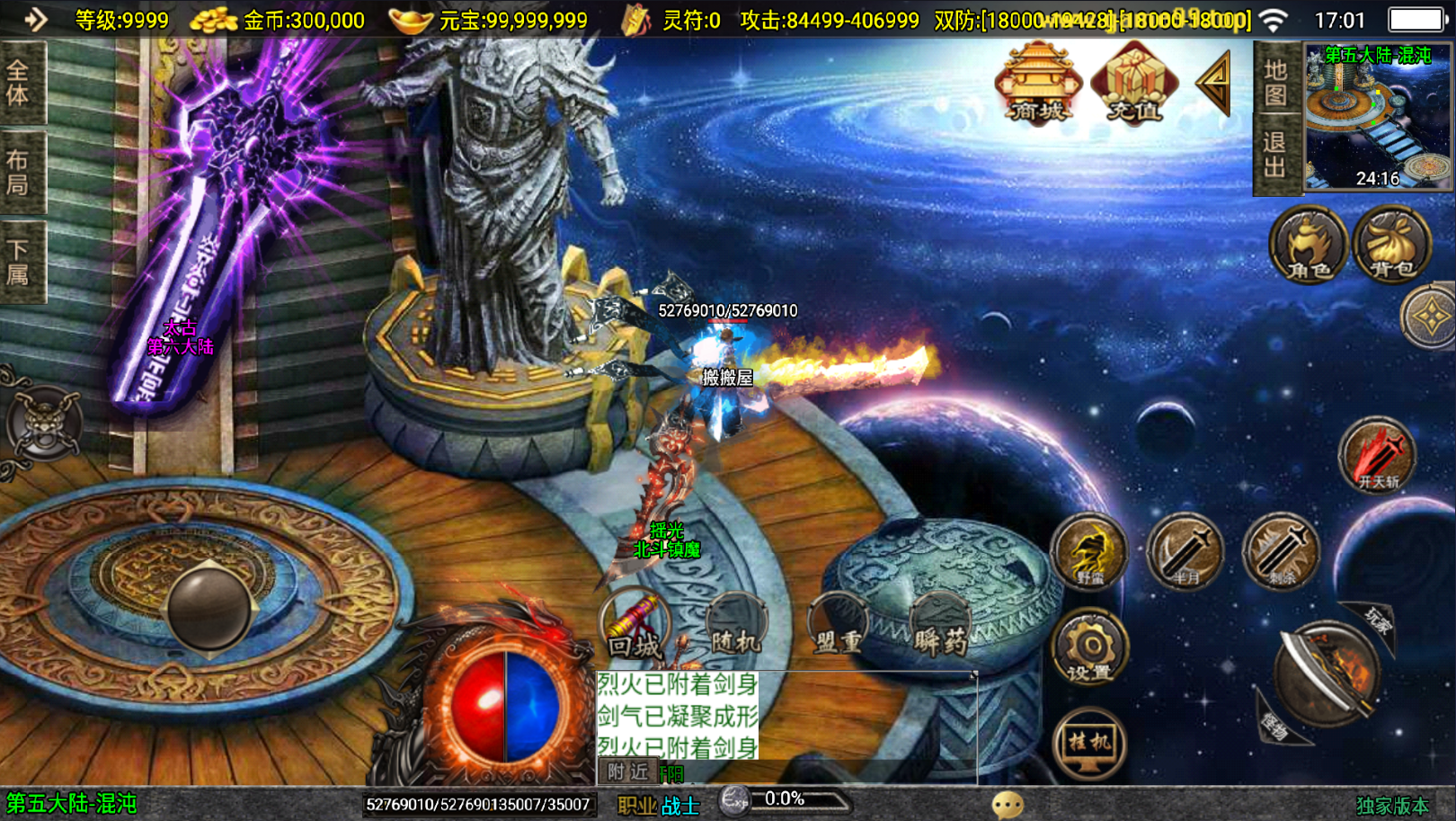
Task: Open the minimap of 第五大陆-混沌
Action: click(x=1378, y=117)
